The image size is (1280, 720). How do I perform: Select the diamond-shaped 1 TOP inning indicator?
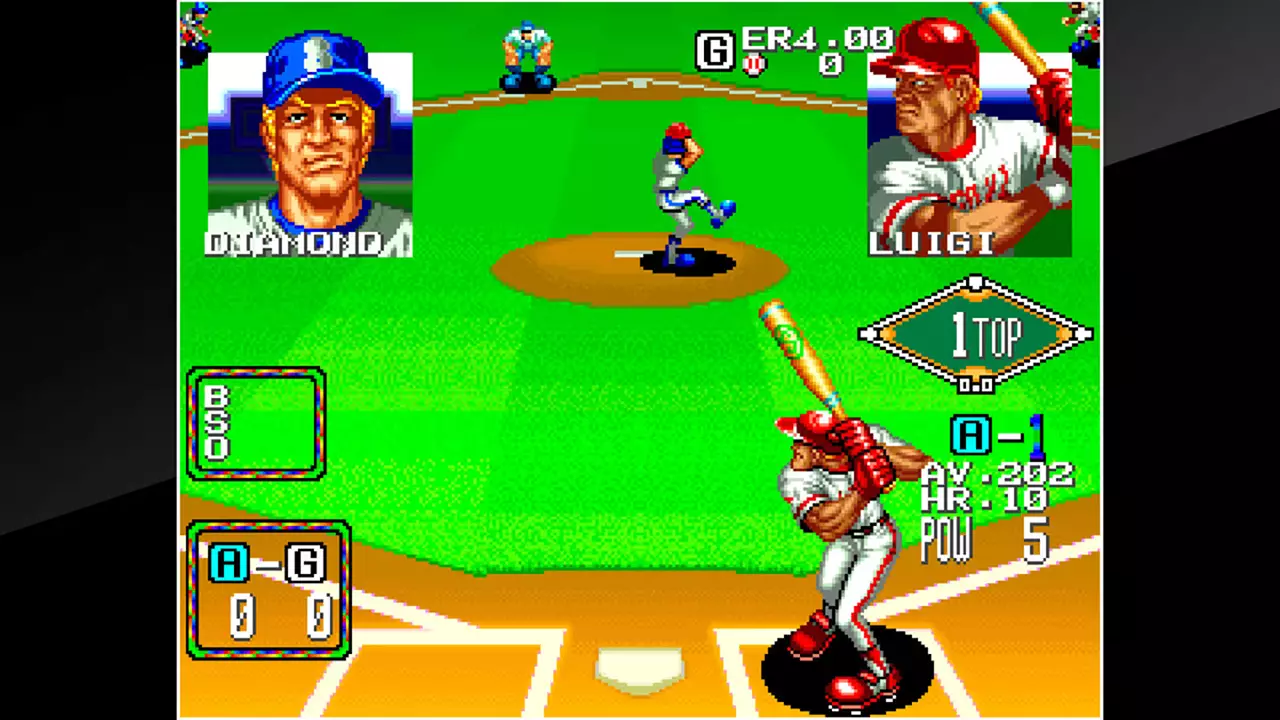(x=975, y=332)
